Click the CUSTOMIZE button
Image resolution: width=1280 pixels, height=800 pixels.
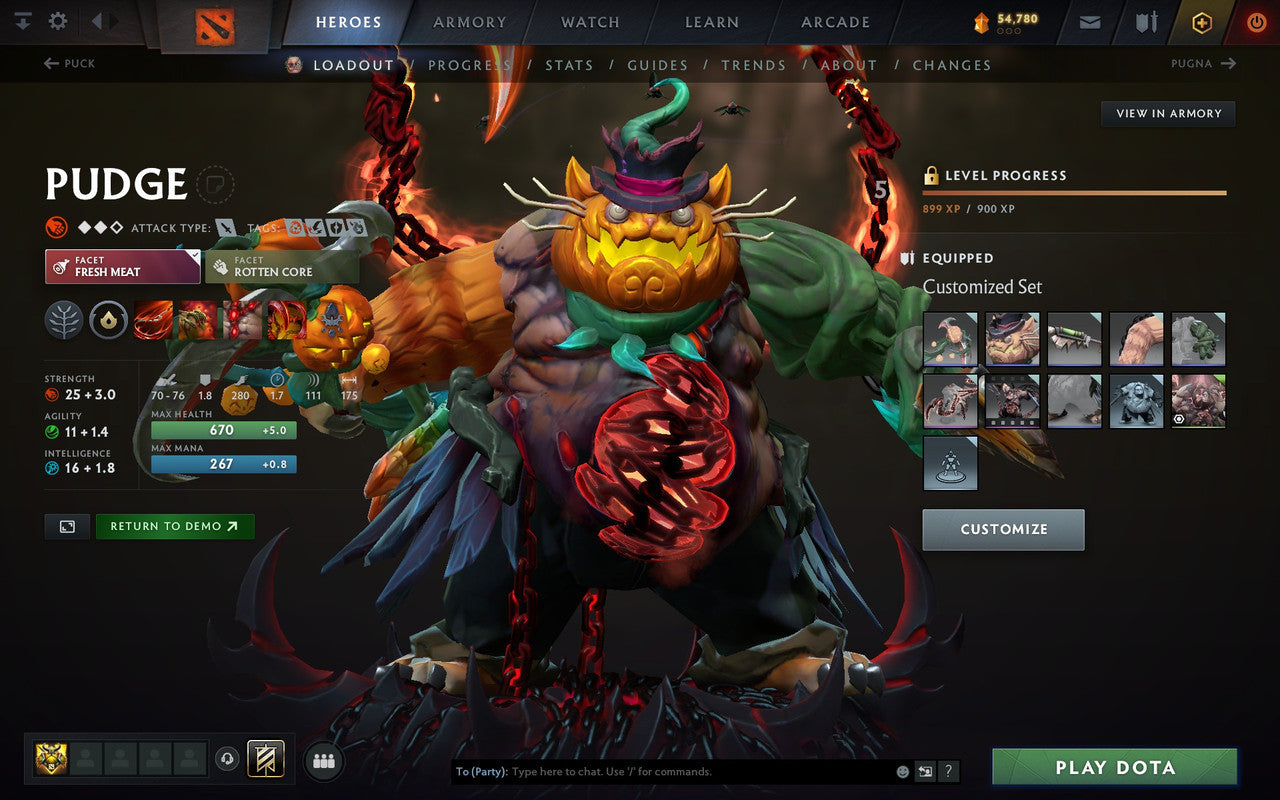pyautogui.click(x=1003, y=529)
